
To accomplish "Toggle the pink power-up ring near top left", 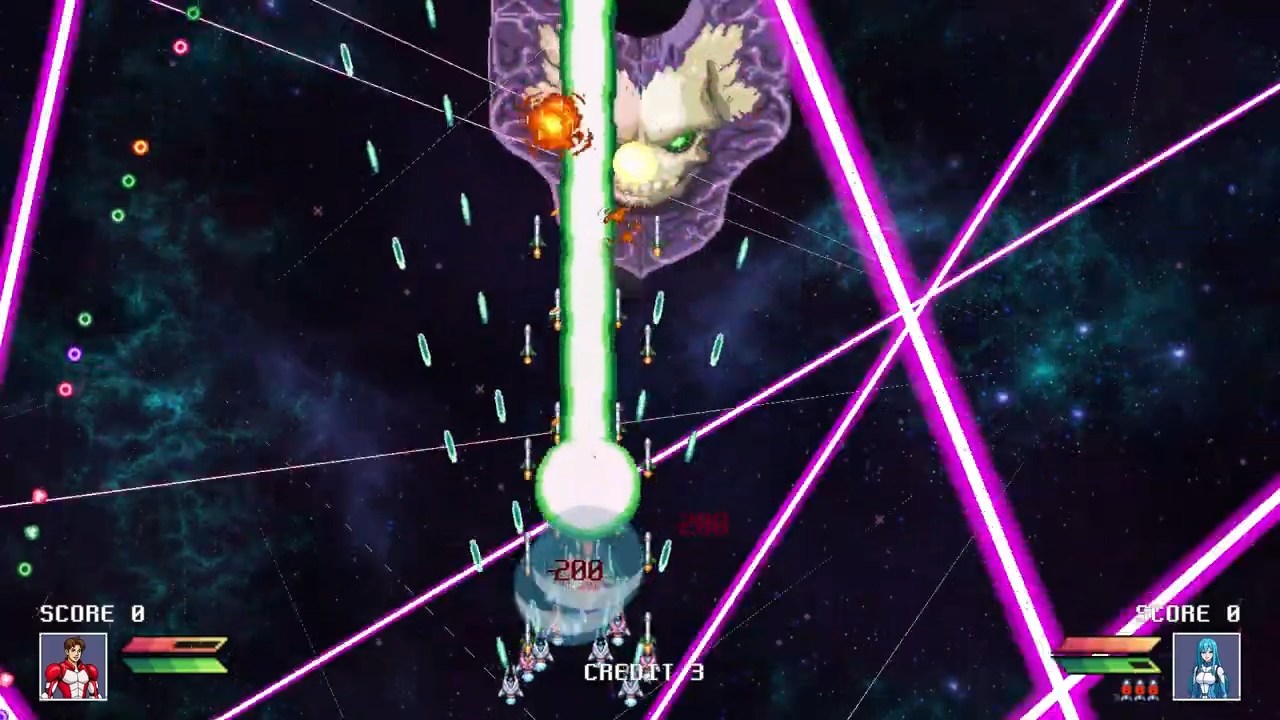I will (180, 47).
